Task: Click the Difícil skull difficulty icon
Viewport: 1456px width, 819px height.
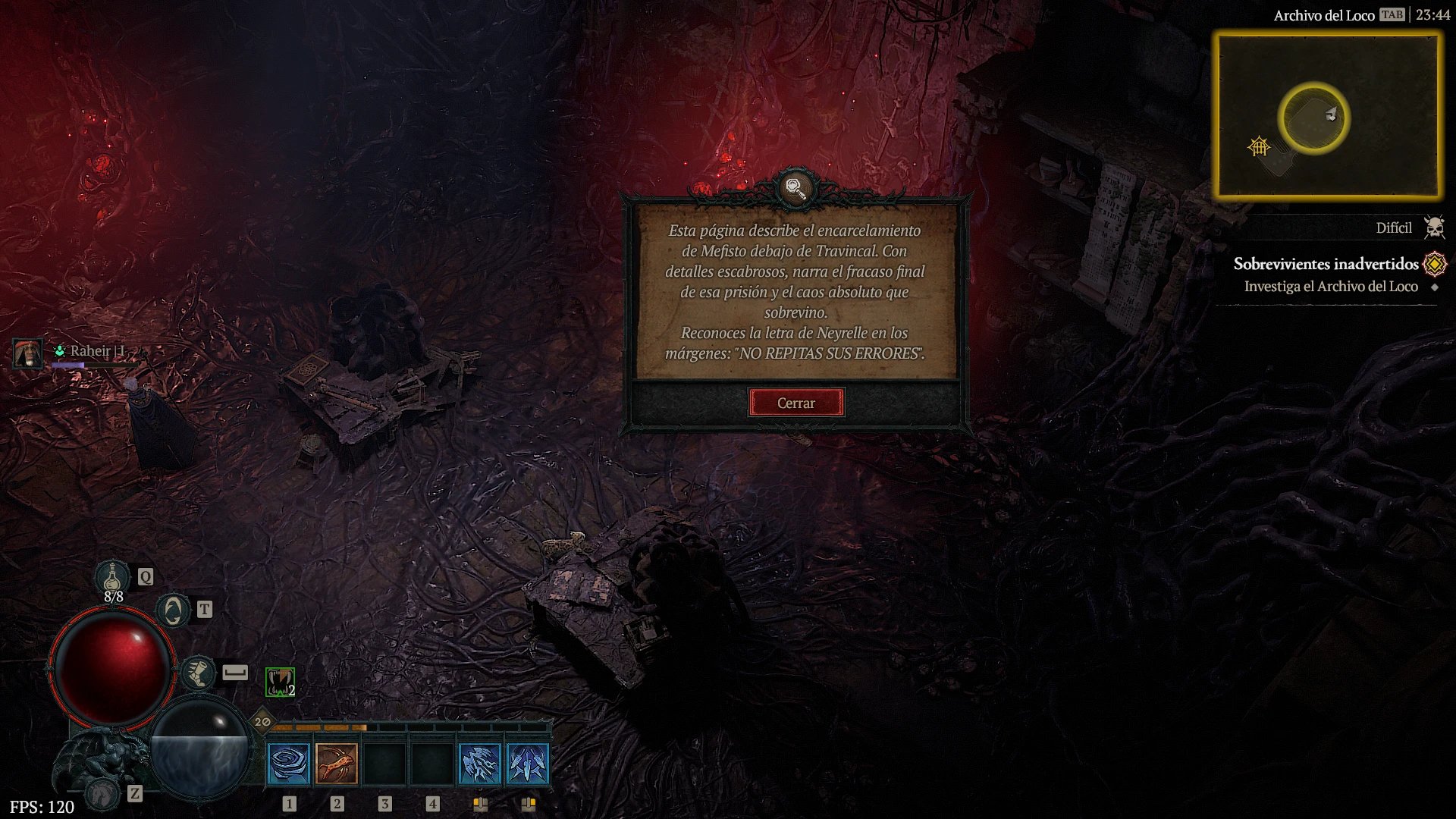Action: point(1434,227)
